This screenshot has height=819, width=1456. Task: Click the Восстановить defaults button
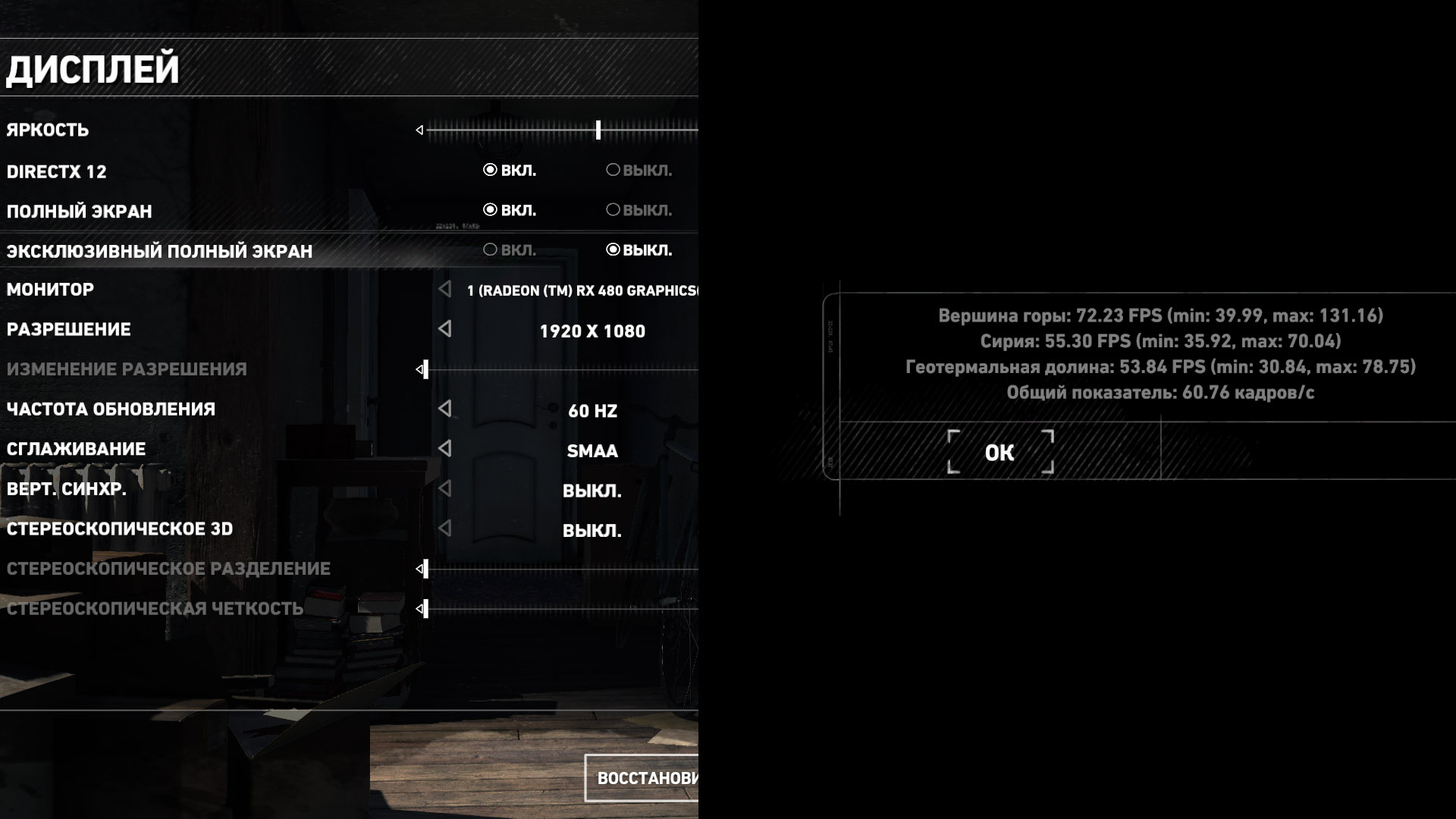(645, 778)
